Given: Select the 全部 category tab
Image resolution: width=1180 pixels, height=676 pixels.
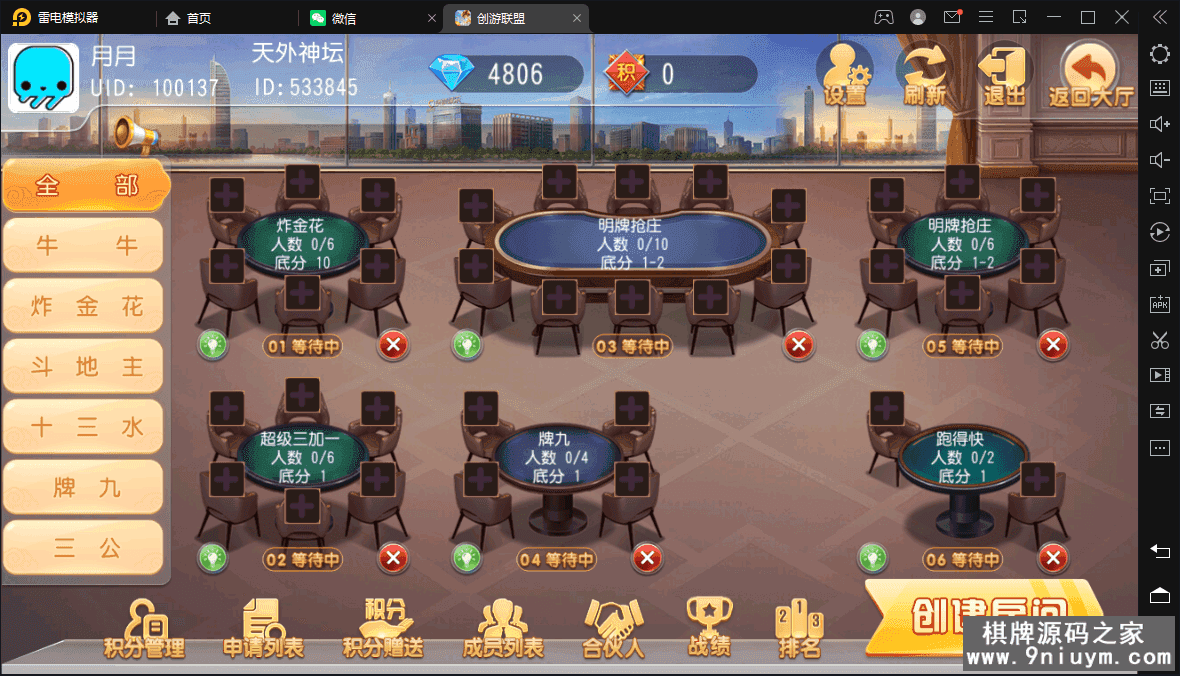Looking at the screenshot, I should click(x=85, y=186).
